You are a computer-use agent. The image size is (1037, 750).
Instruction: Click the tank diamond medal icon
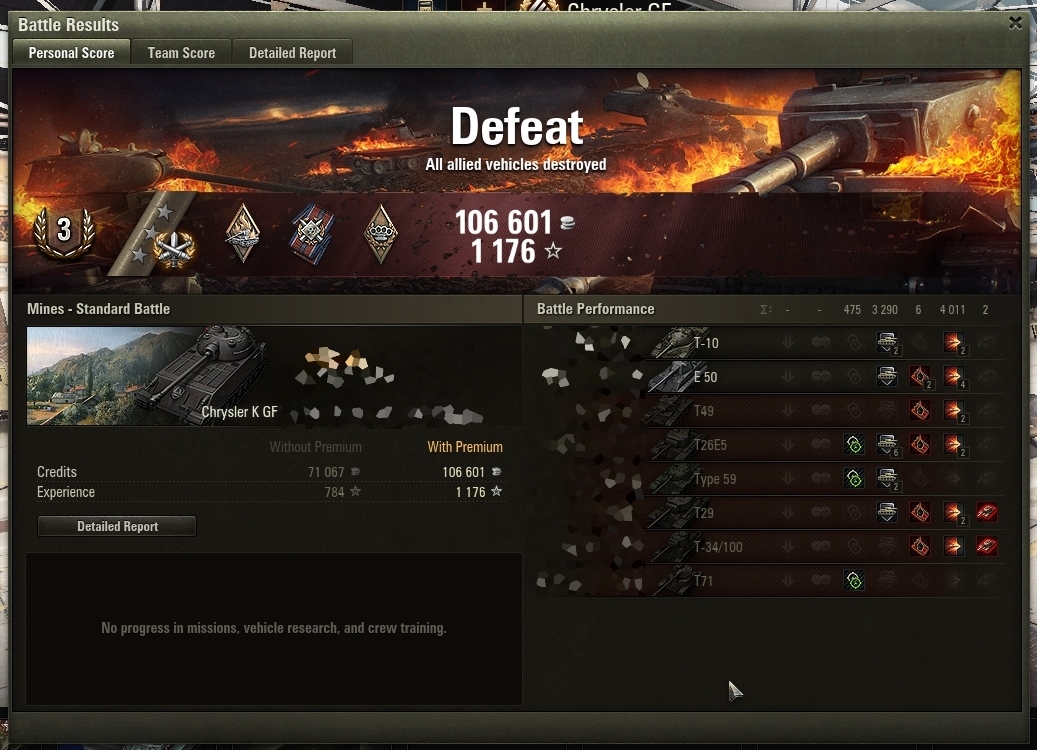pyautogui.click(x=243, y=233)
